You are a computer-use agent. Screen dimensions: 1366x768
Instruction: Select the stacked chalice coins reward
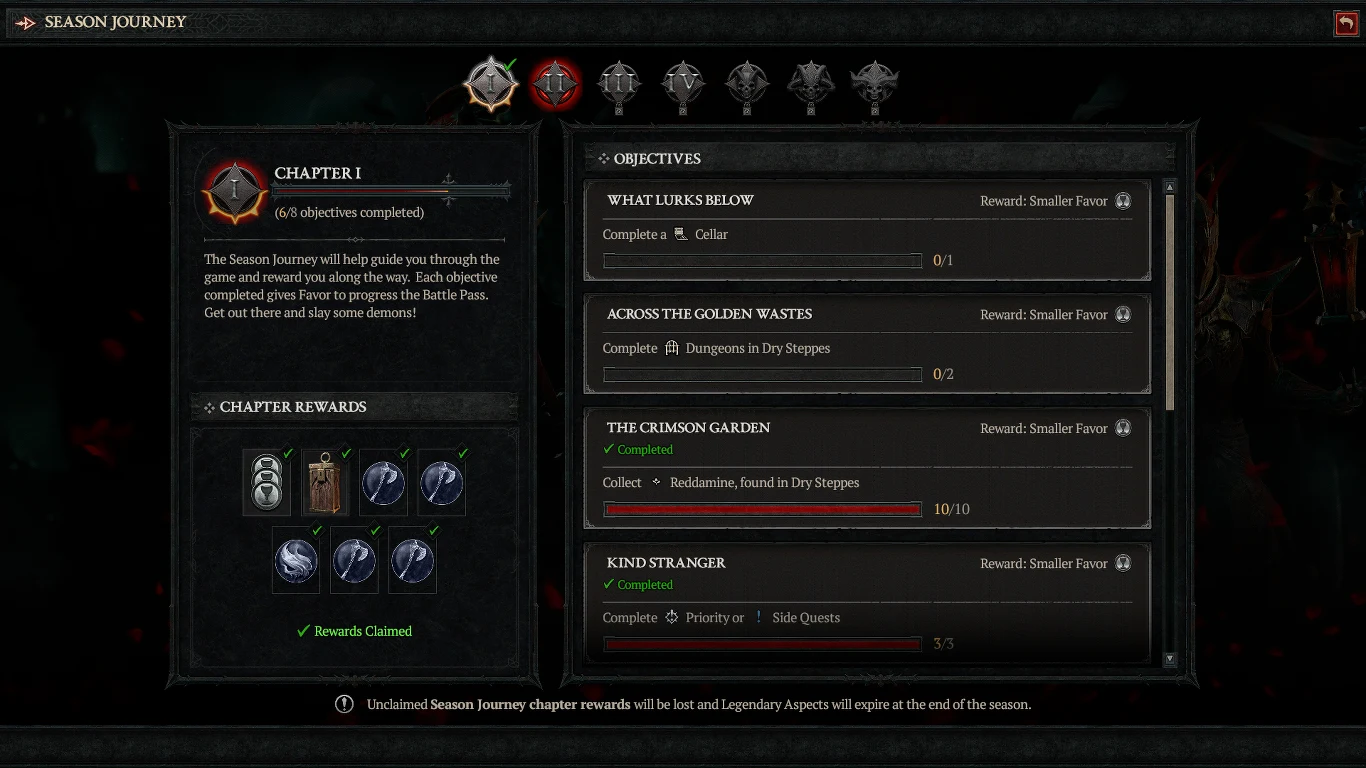click(266, 482)
